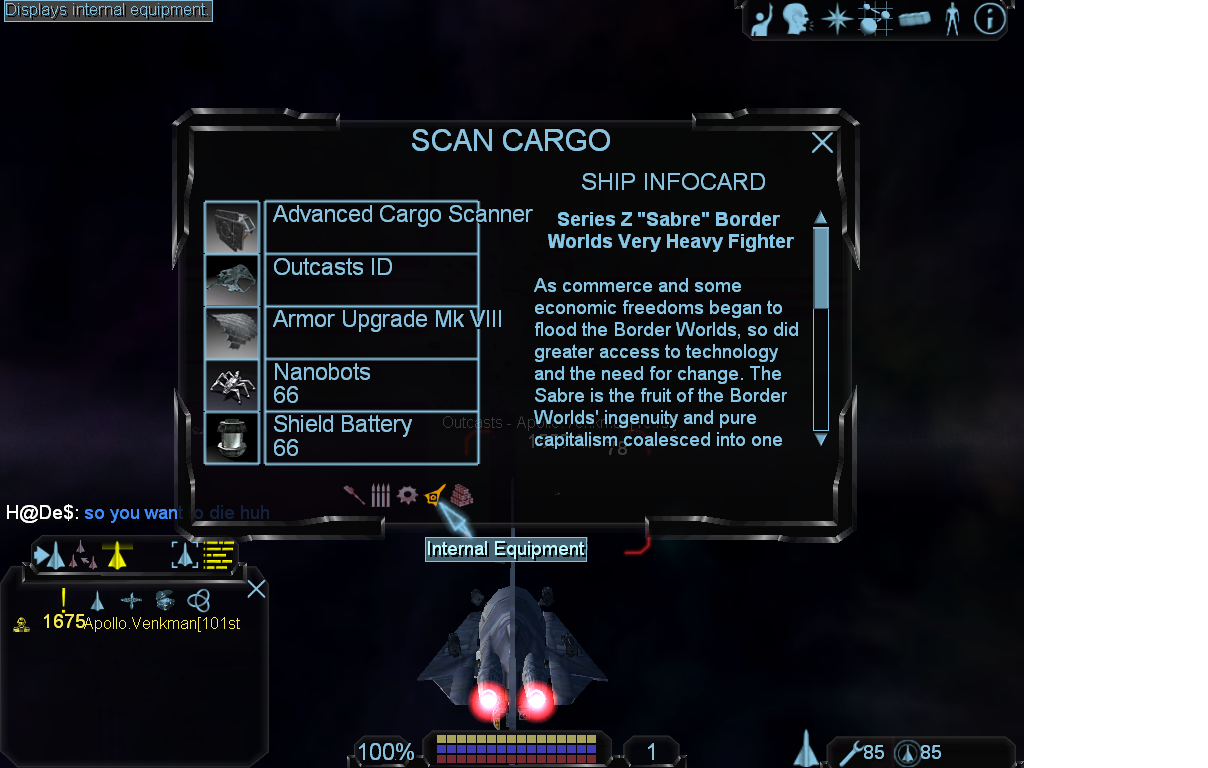
Task: Close the Scan Cargo window
Action: click(822, 143)
